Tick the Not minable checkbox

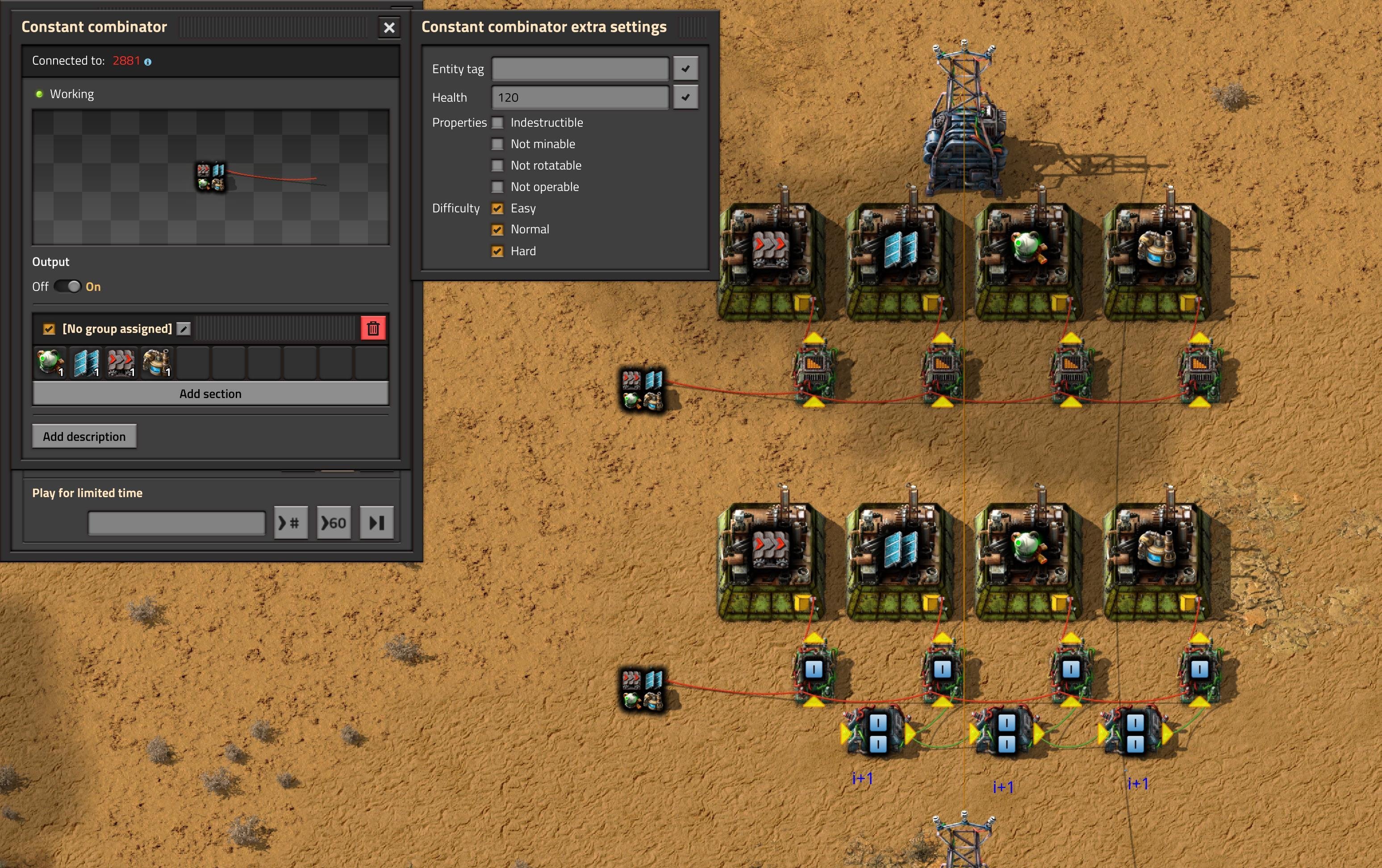[x=497, y=144]
